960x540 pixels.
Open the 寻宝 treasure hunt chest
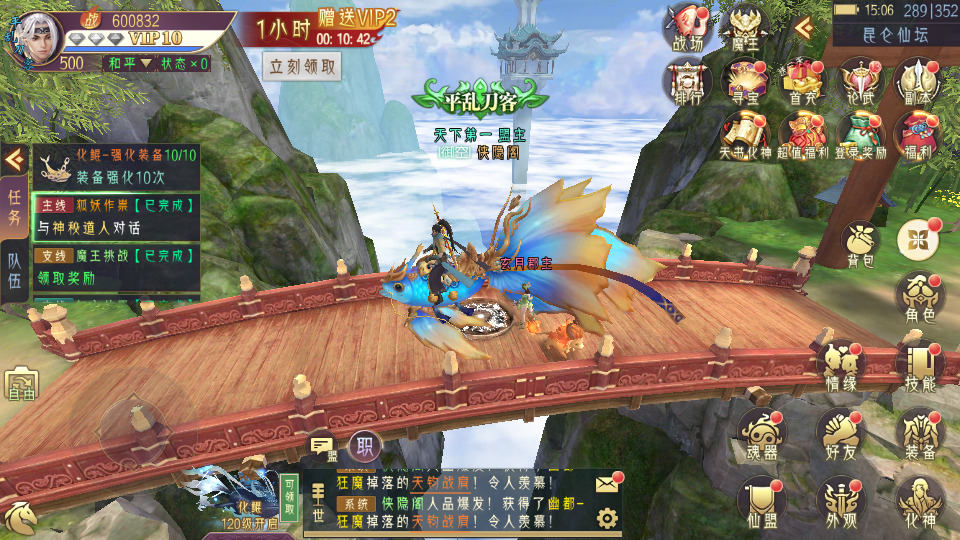[x=744, y=83]
